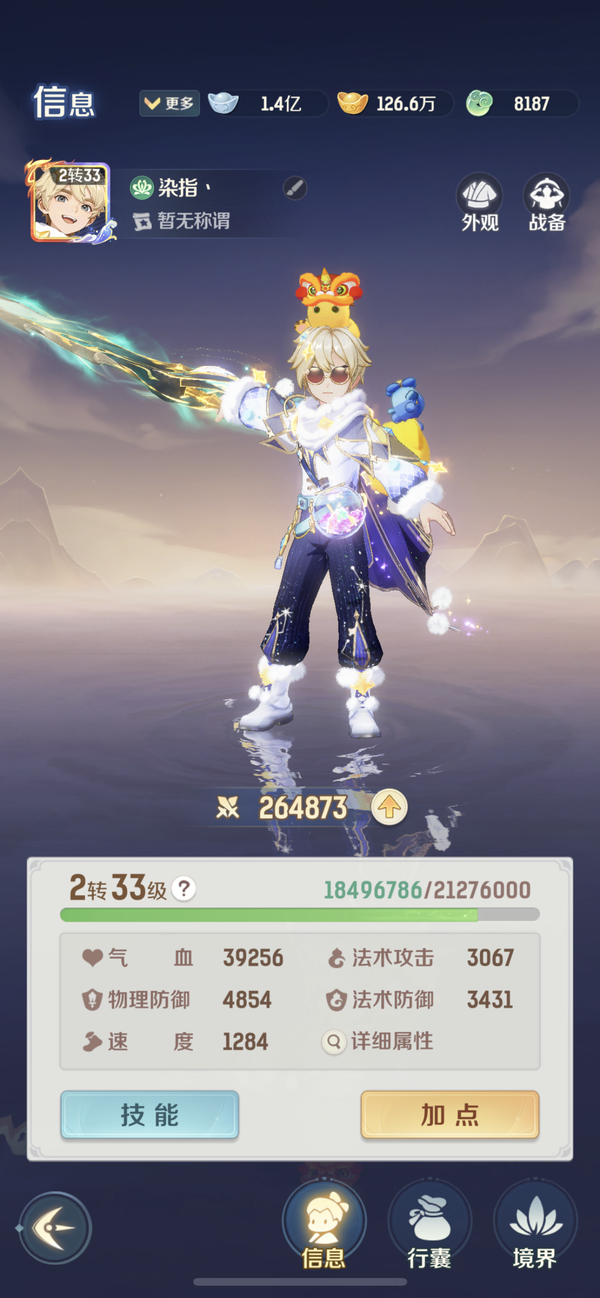Switch to the 信息 info tab
The image size is (600, 1298).
pyautogui.click(x=324, y=1227)
